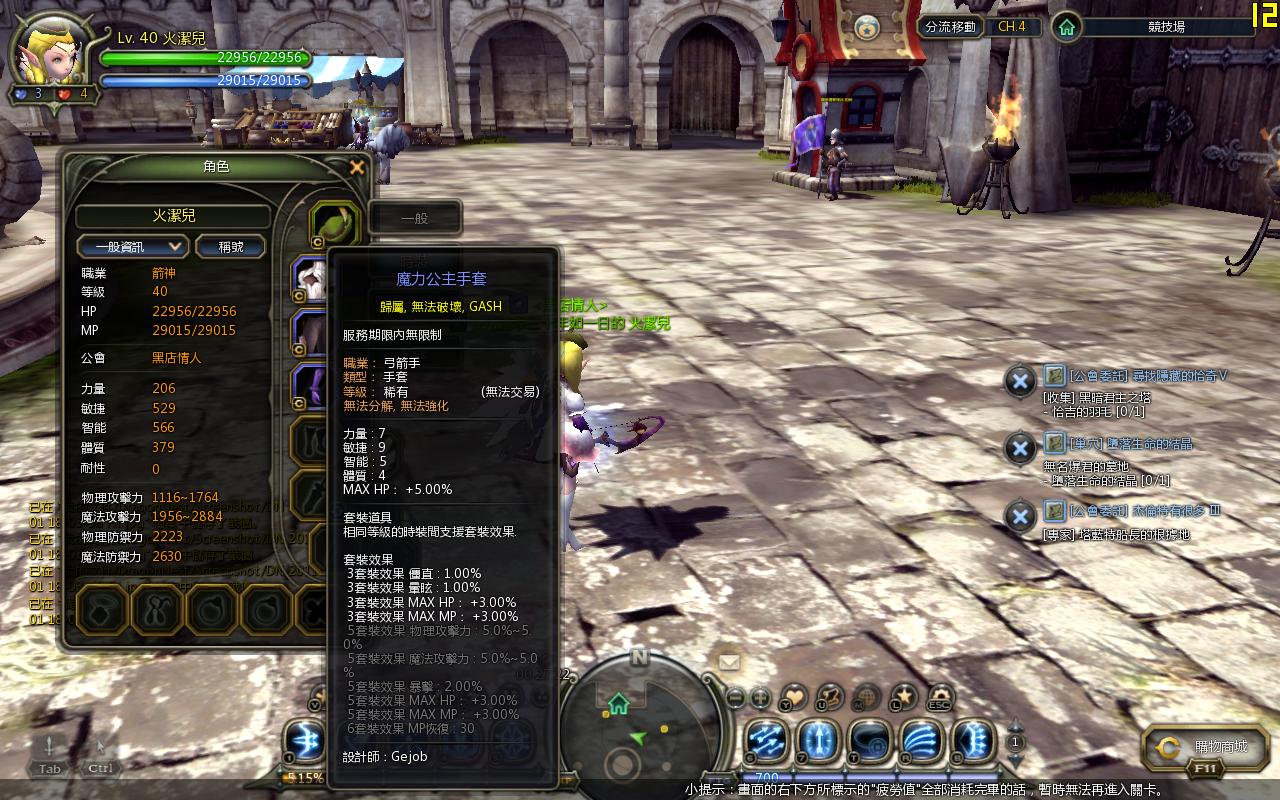
Task: Click the green home icon at top
Action: [1068, 27]
